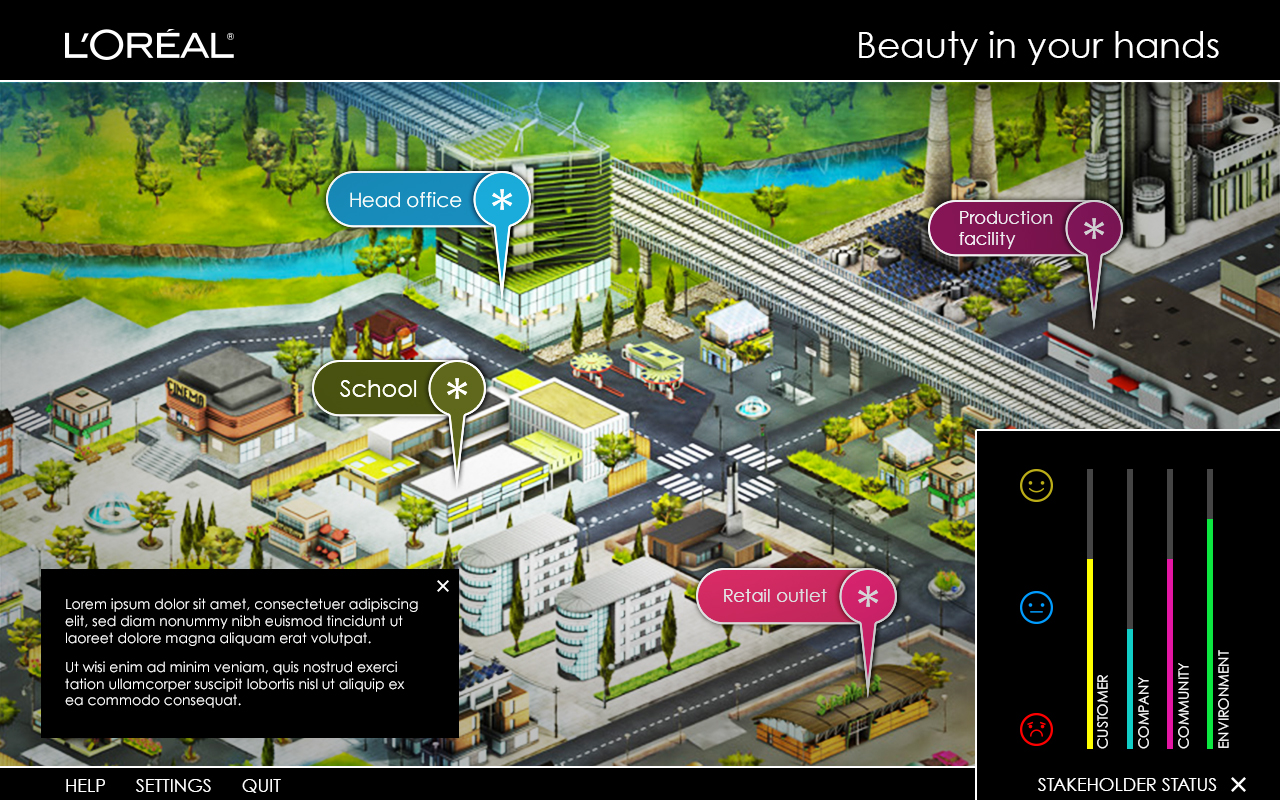Visit the Retail outlet marker
1280x800 pixels.
(795, 596)
